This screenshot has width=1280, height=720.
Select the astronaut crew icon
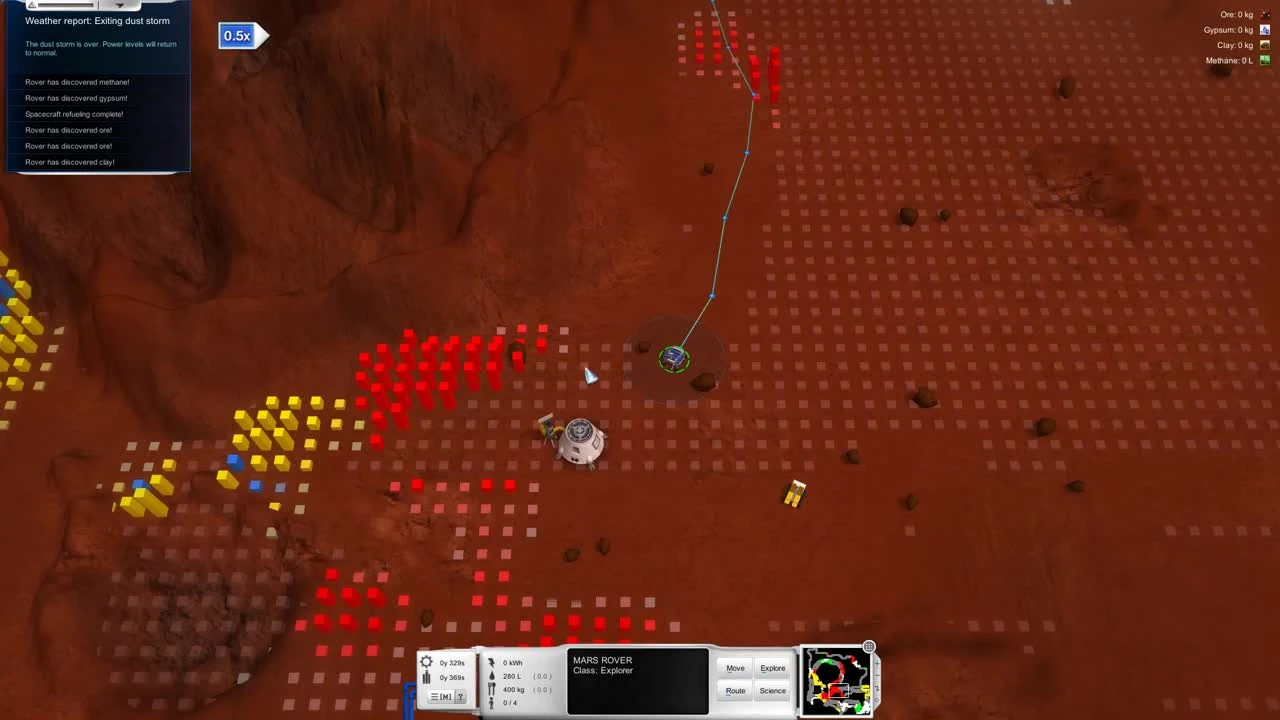click(491, 701)
